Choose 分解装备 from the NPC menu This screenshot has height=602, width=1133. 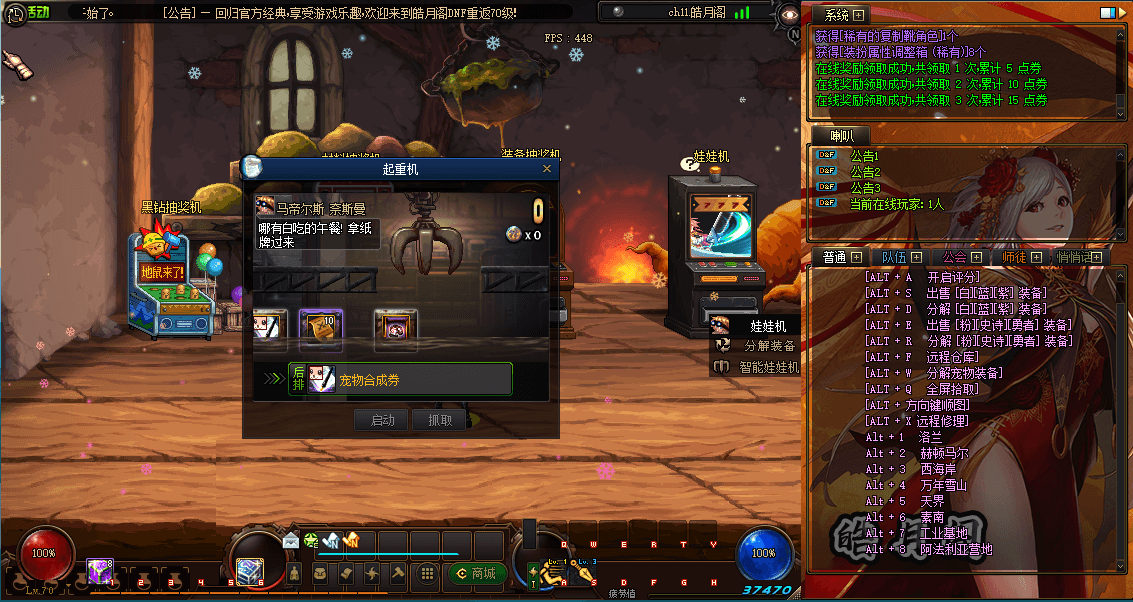click(769, 346)
